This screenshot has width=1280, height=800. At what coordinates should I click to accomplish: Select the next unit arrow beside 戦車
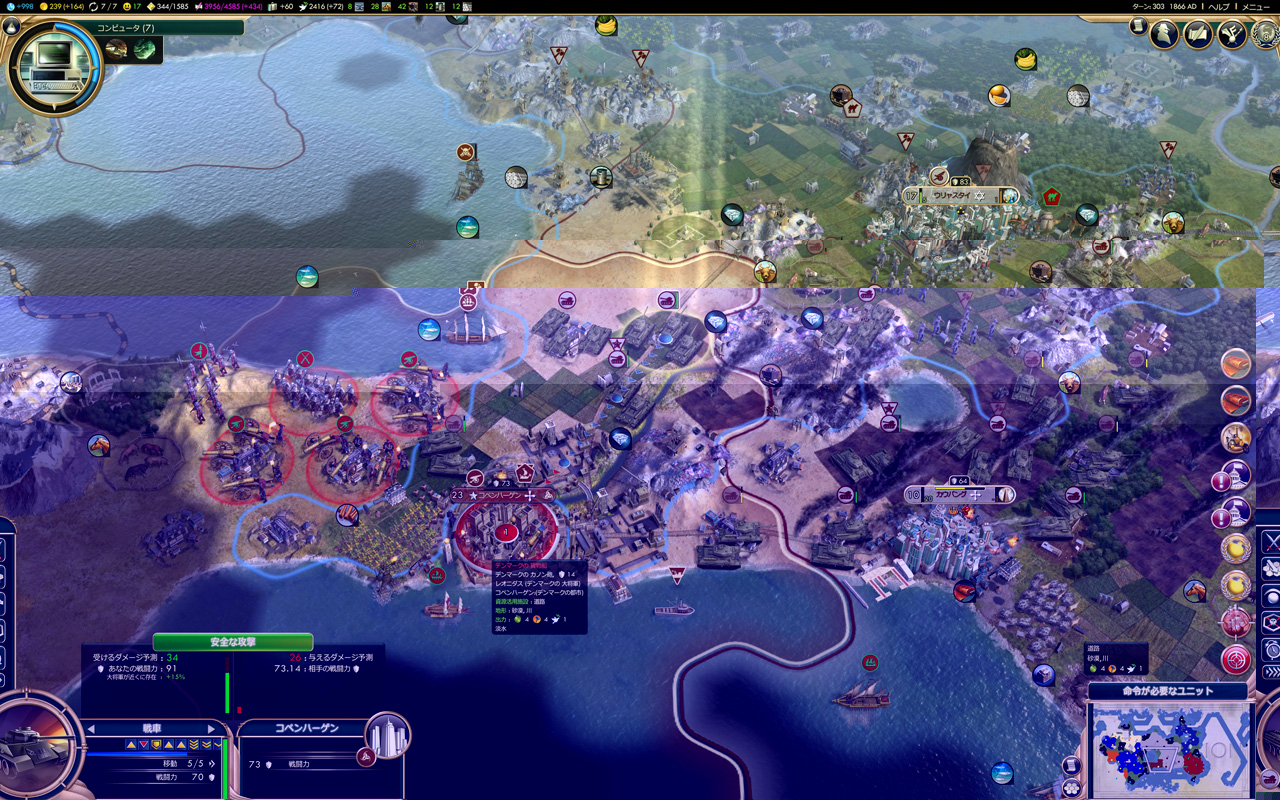210,729
